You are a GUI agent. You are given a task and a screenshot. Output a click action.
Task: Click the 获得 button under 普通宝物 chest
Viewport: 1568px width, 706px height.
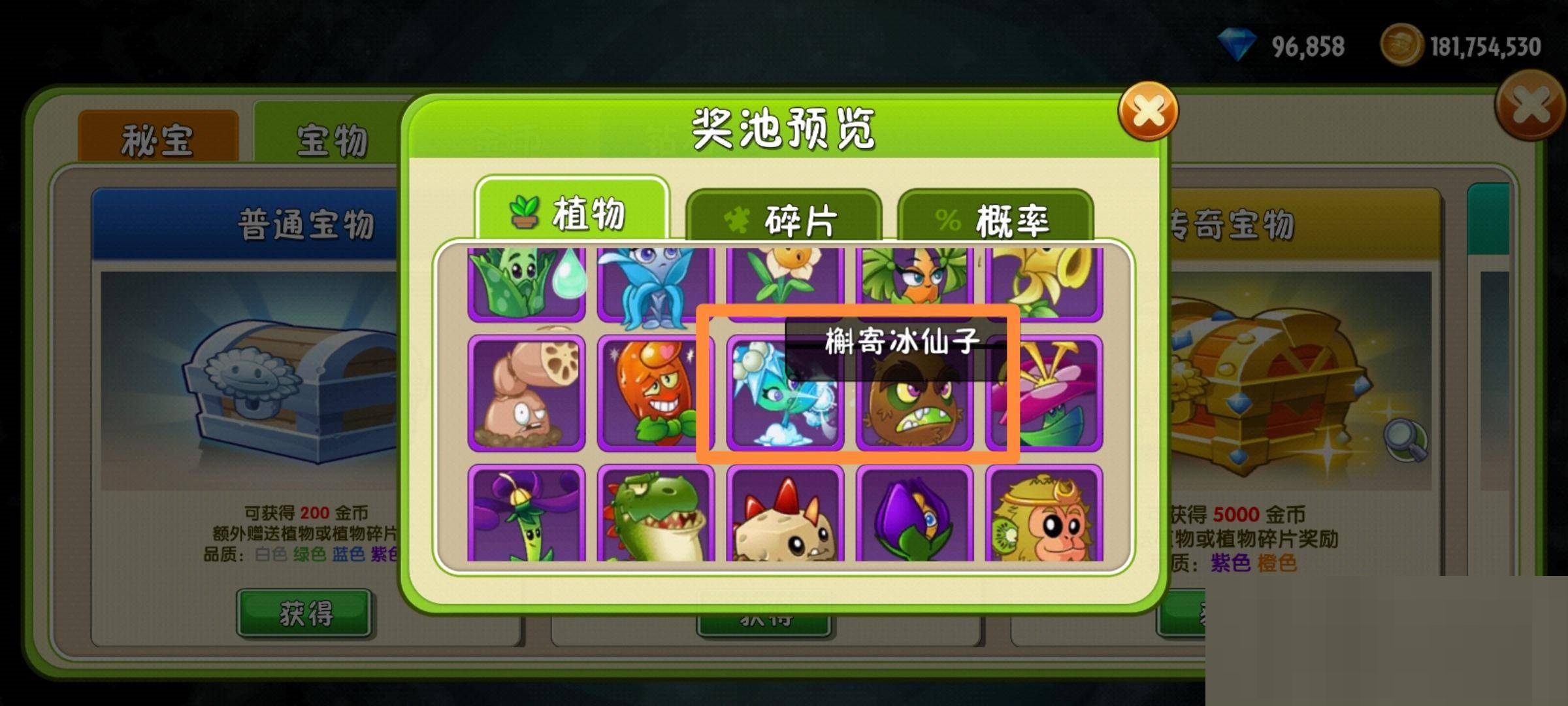click(305, 611)
